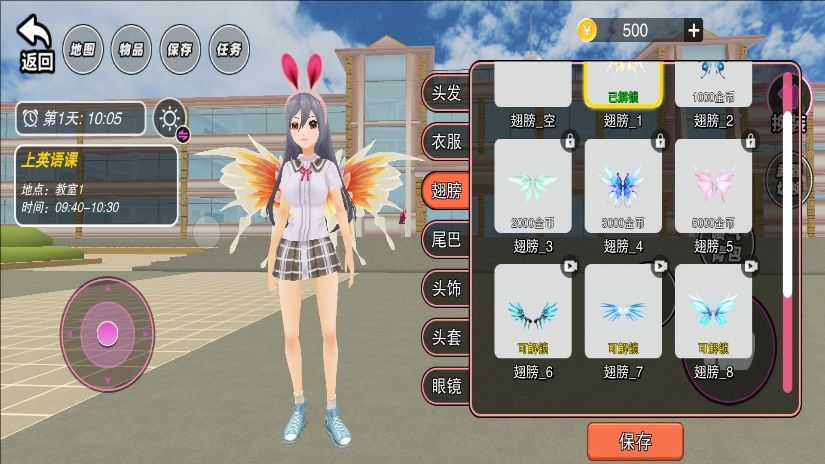Add coins with the plus button

coord(693,30)
